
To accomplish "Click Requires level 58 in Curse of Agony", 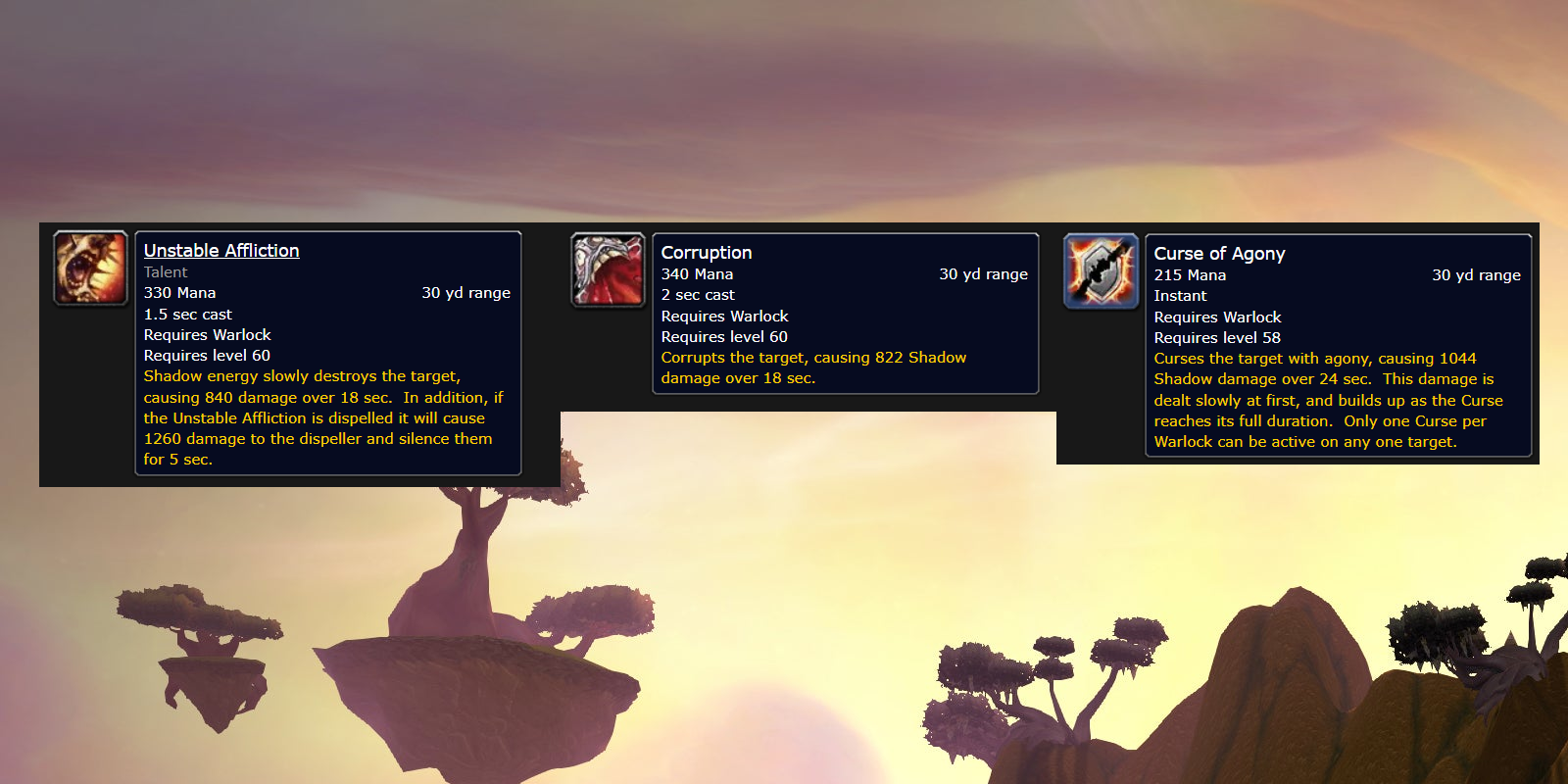I will point(1216,337).
